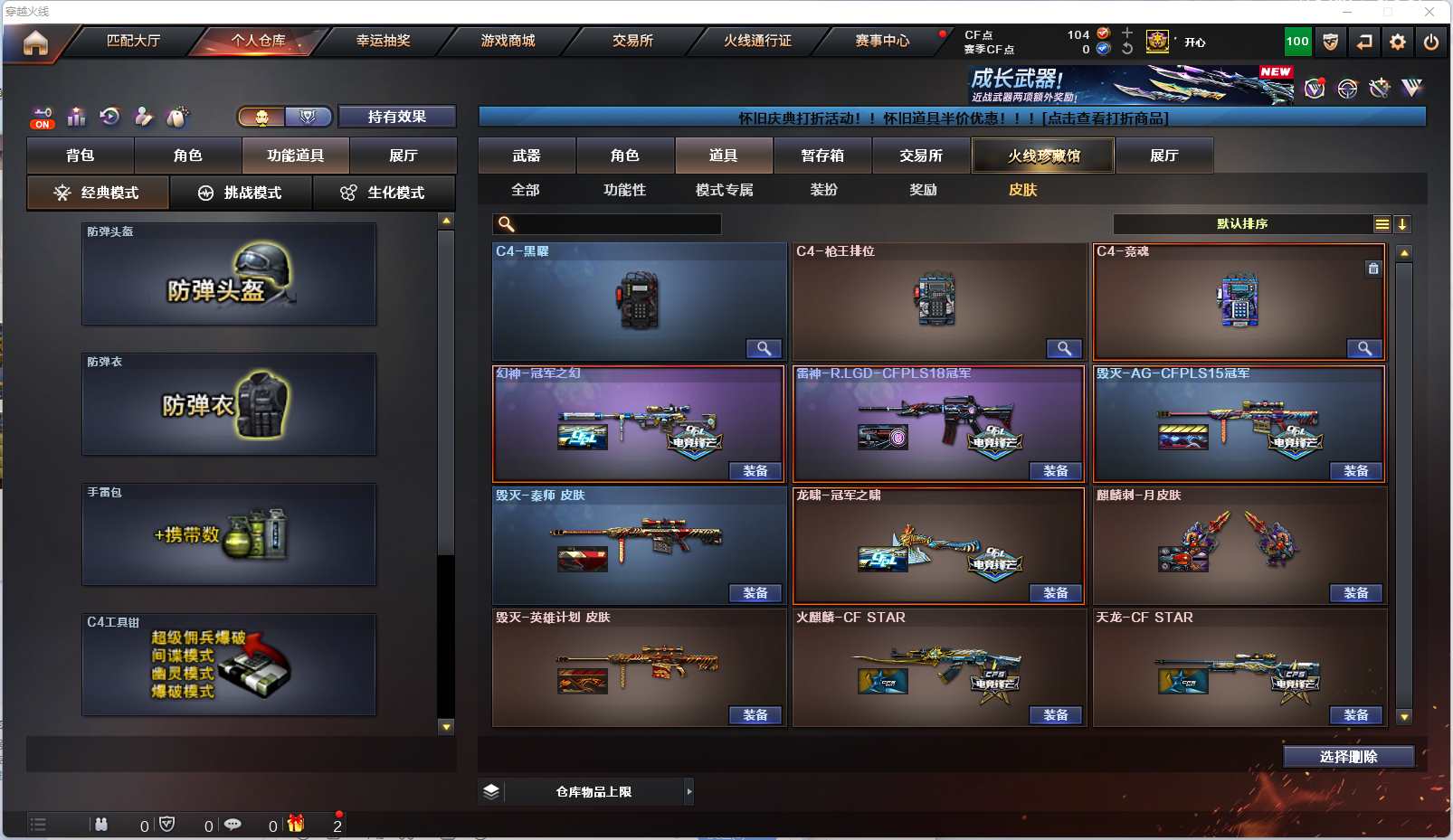Switch to the 交易所 top navigation tab

(x=632, y=41)
